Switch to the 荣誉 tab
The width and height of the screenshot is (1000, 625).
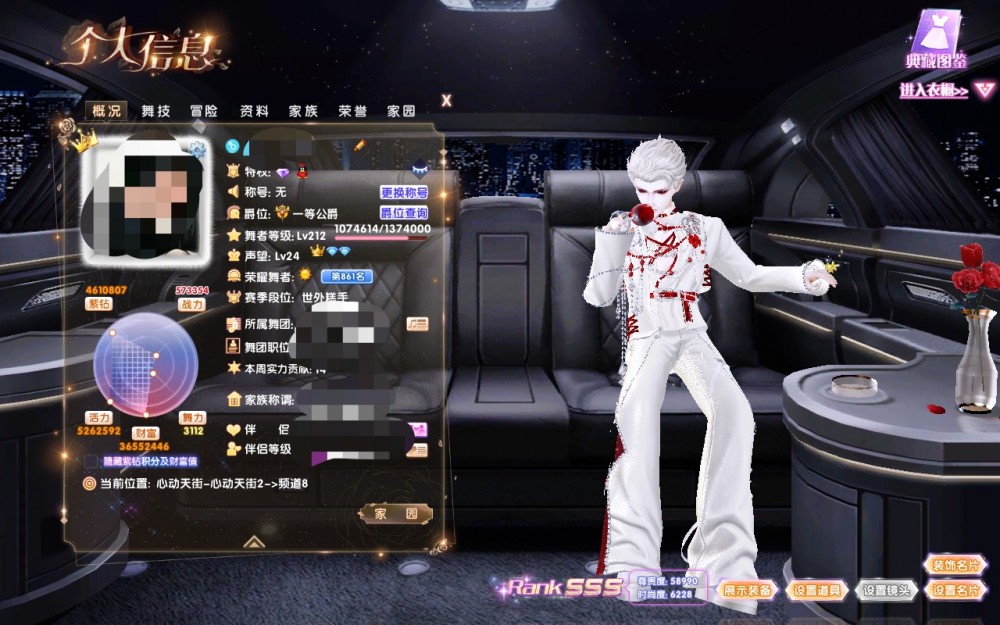tap(352, 111)
